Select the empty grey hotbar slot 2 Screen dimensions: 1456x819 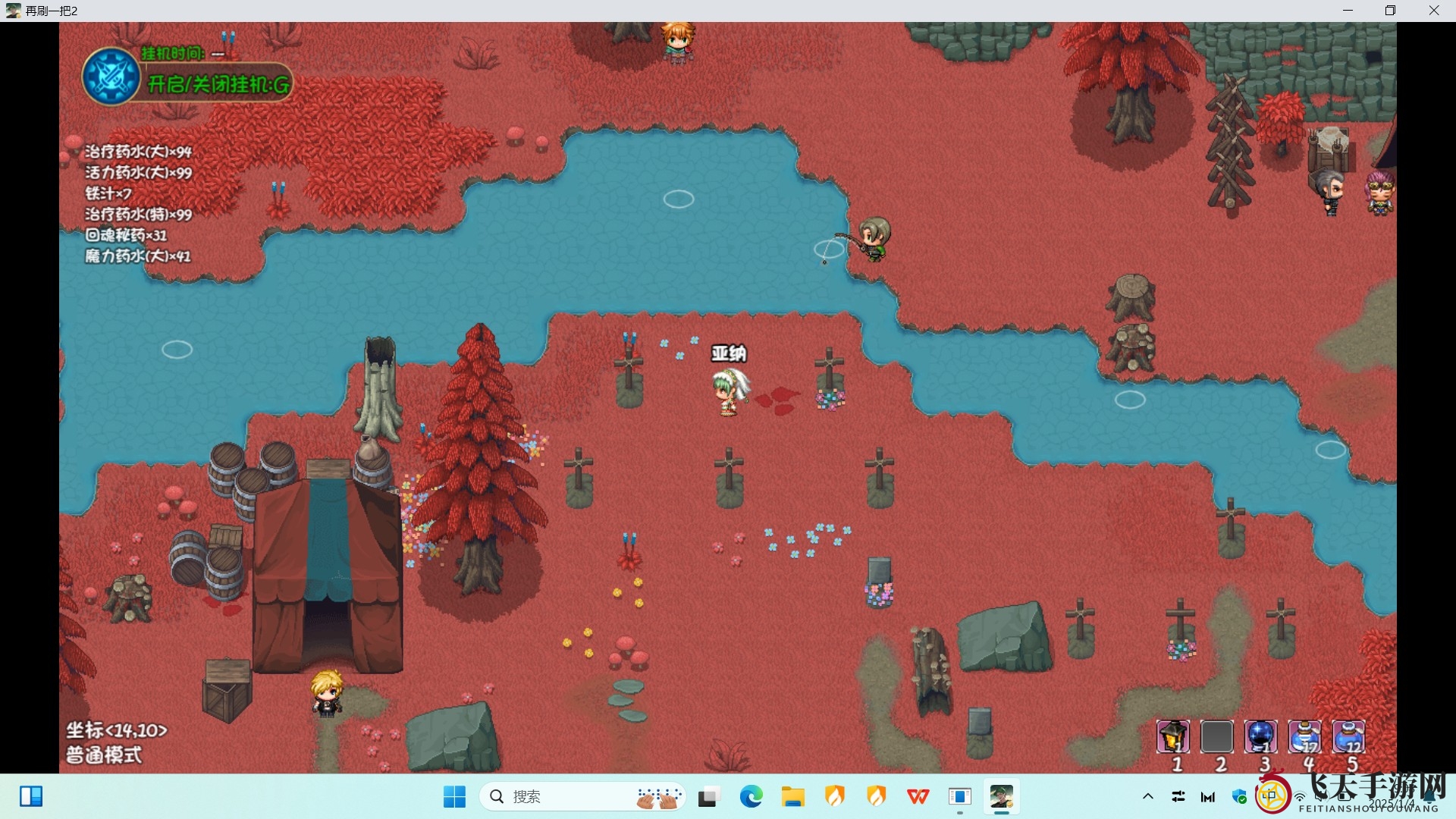point(1216,736)
